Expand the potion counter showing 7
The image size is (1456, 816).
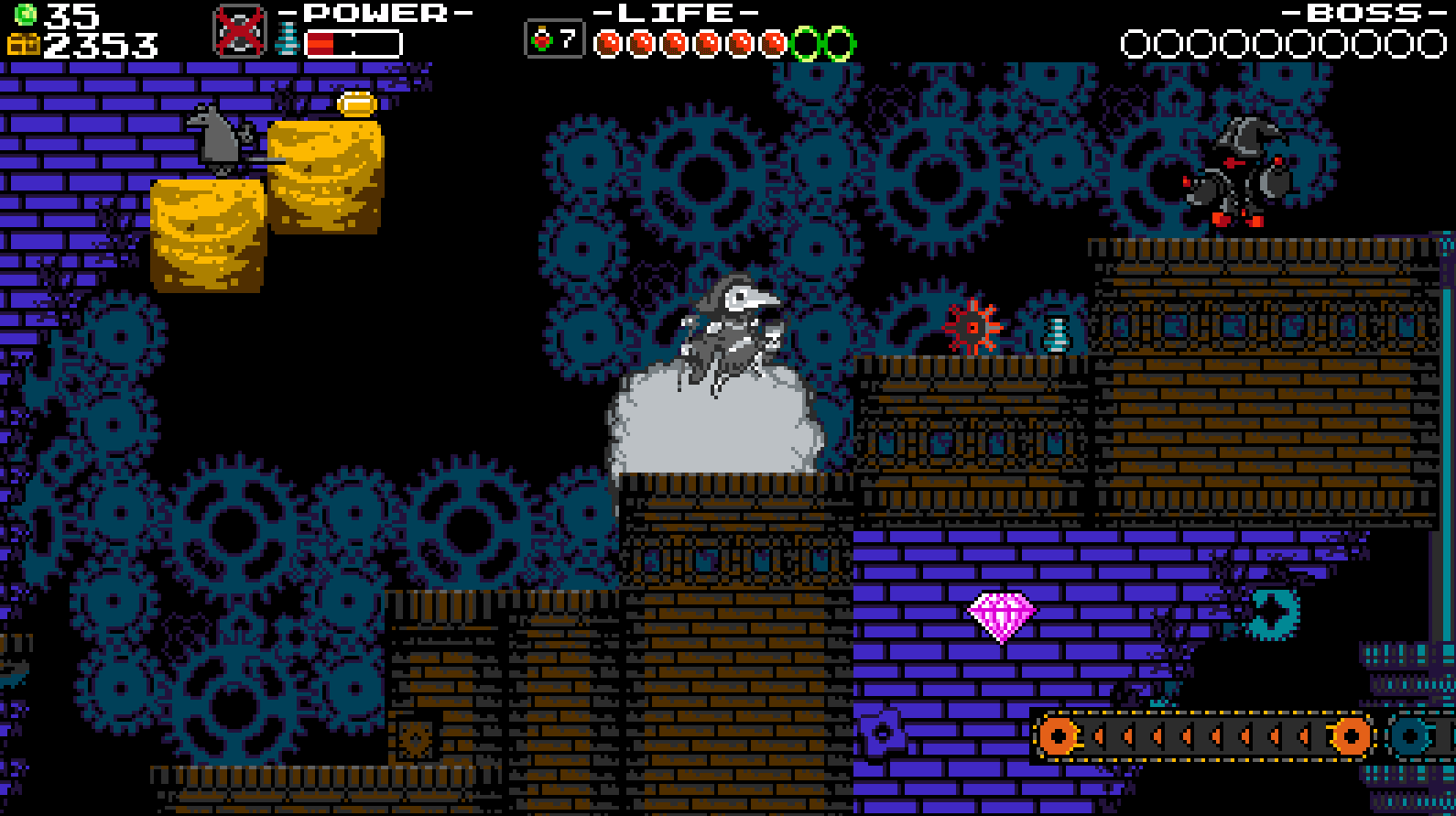[x=557, y=39]
